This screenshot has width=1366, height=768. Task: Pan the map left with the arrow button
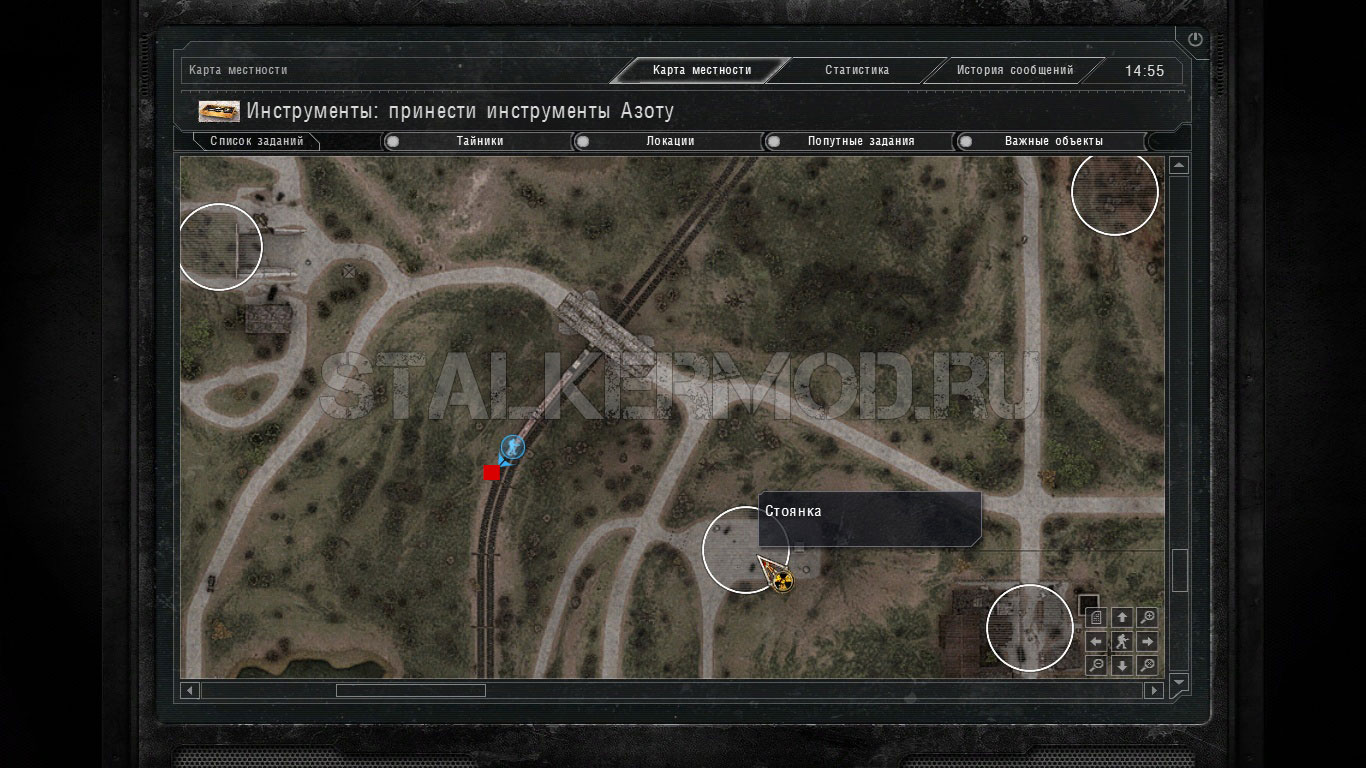[x=1096, y=642]
